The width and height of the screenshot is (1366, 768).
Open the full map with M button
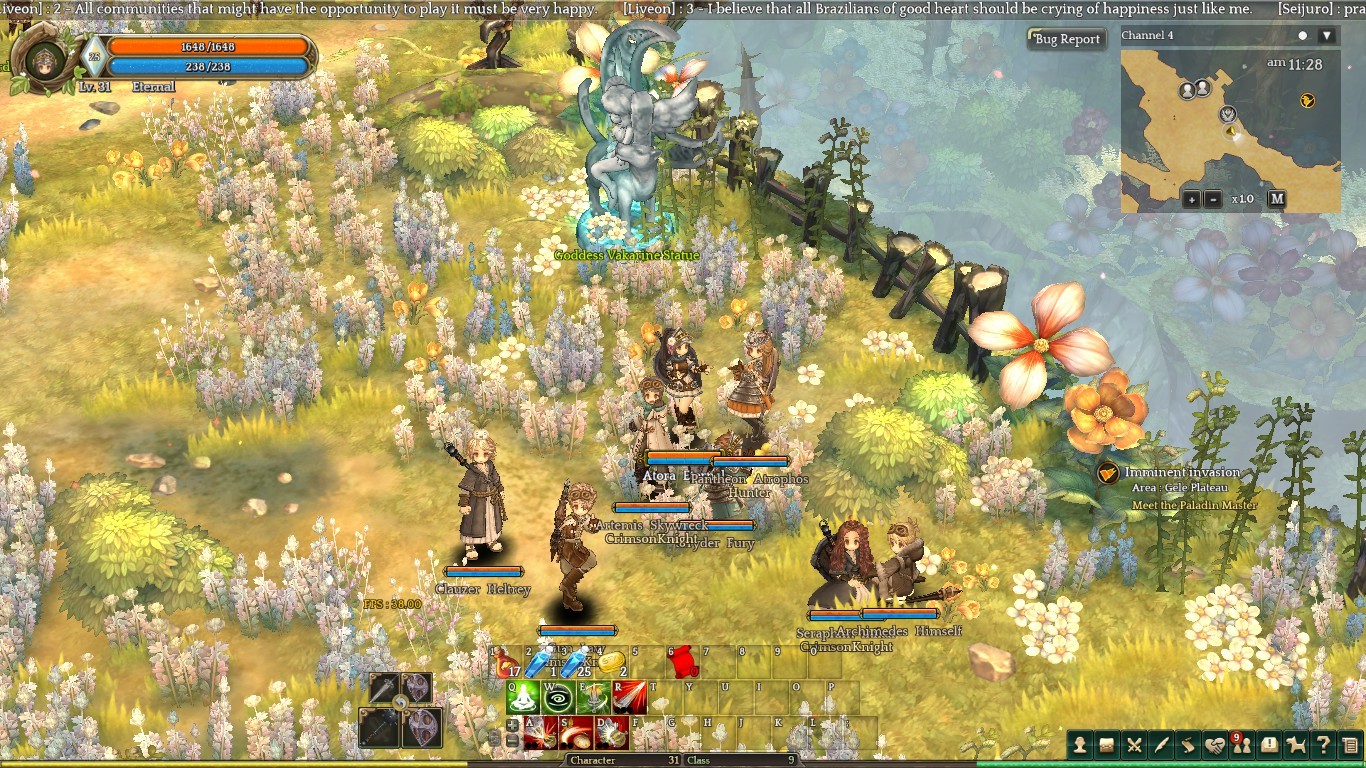1276,199
